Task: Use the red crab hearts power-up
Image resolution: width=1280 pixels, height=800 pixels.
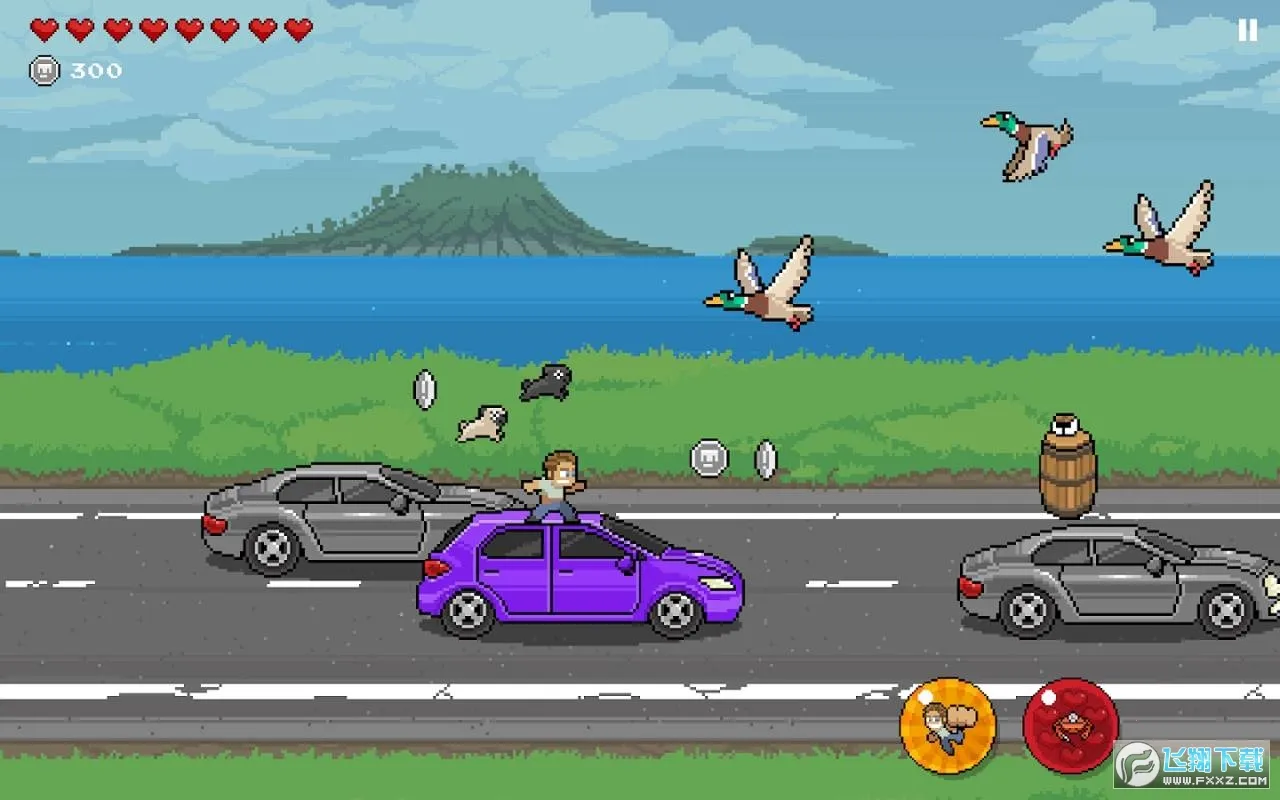Action: click(1070, 725)
